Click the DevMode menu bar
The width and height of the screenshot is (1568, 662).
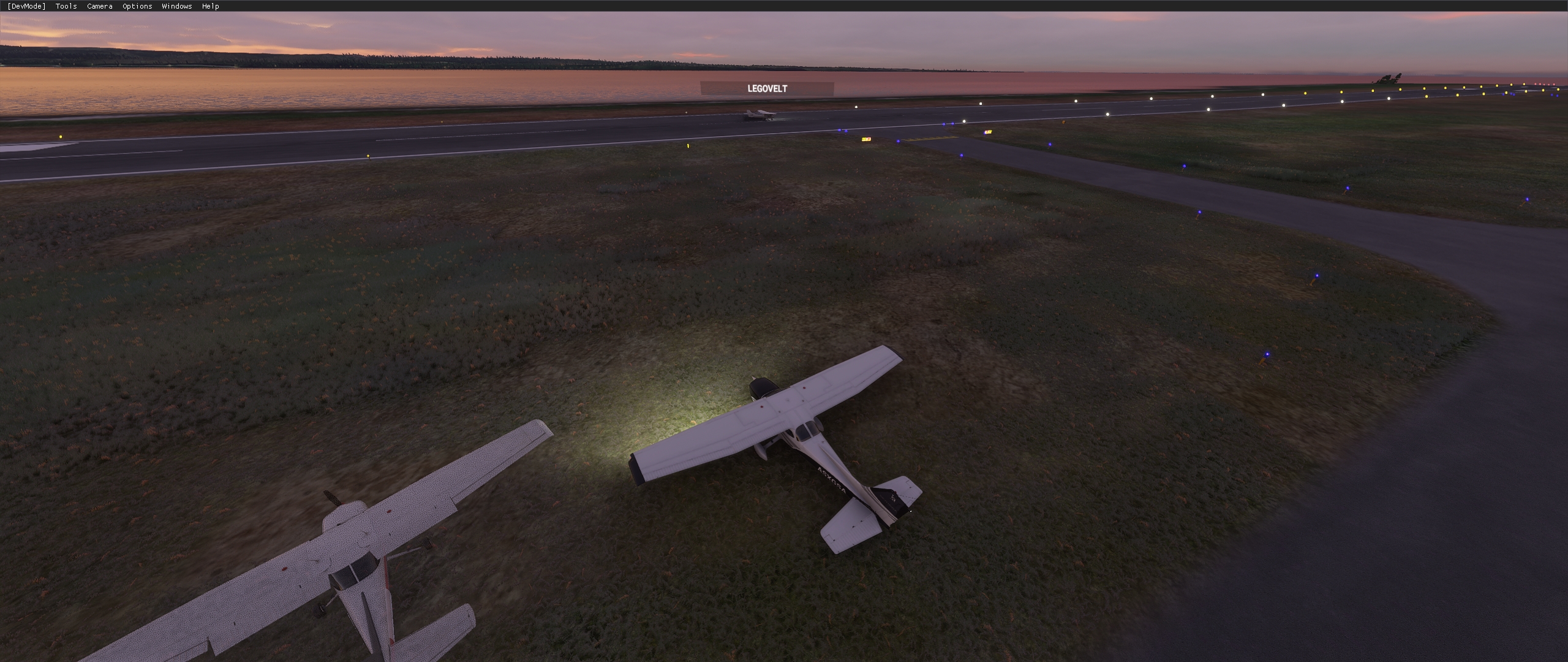(x=429, y=6)
